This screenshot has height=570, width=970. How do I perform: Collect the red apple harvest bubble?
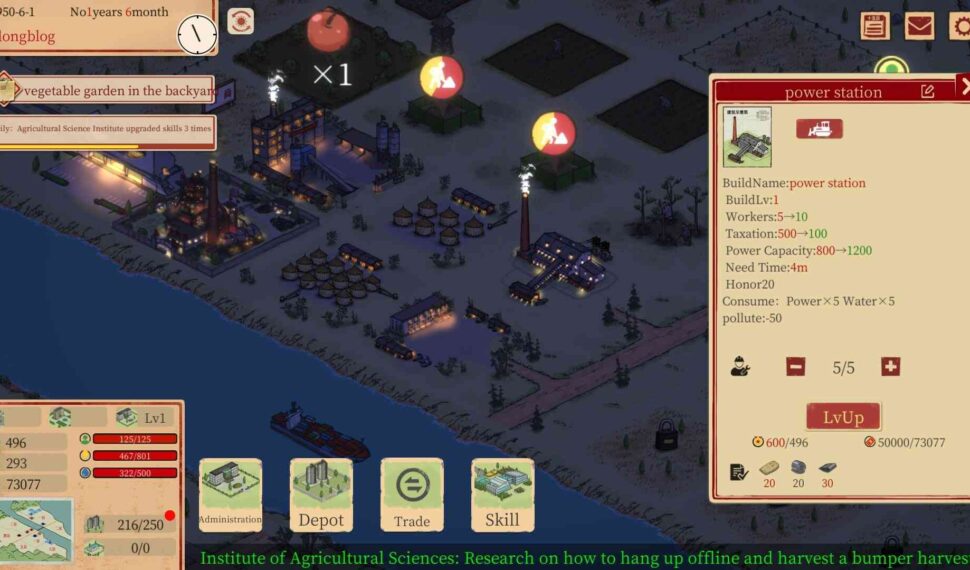click(x=328, y=30)
